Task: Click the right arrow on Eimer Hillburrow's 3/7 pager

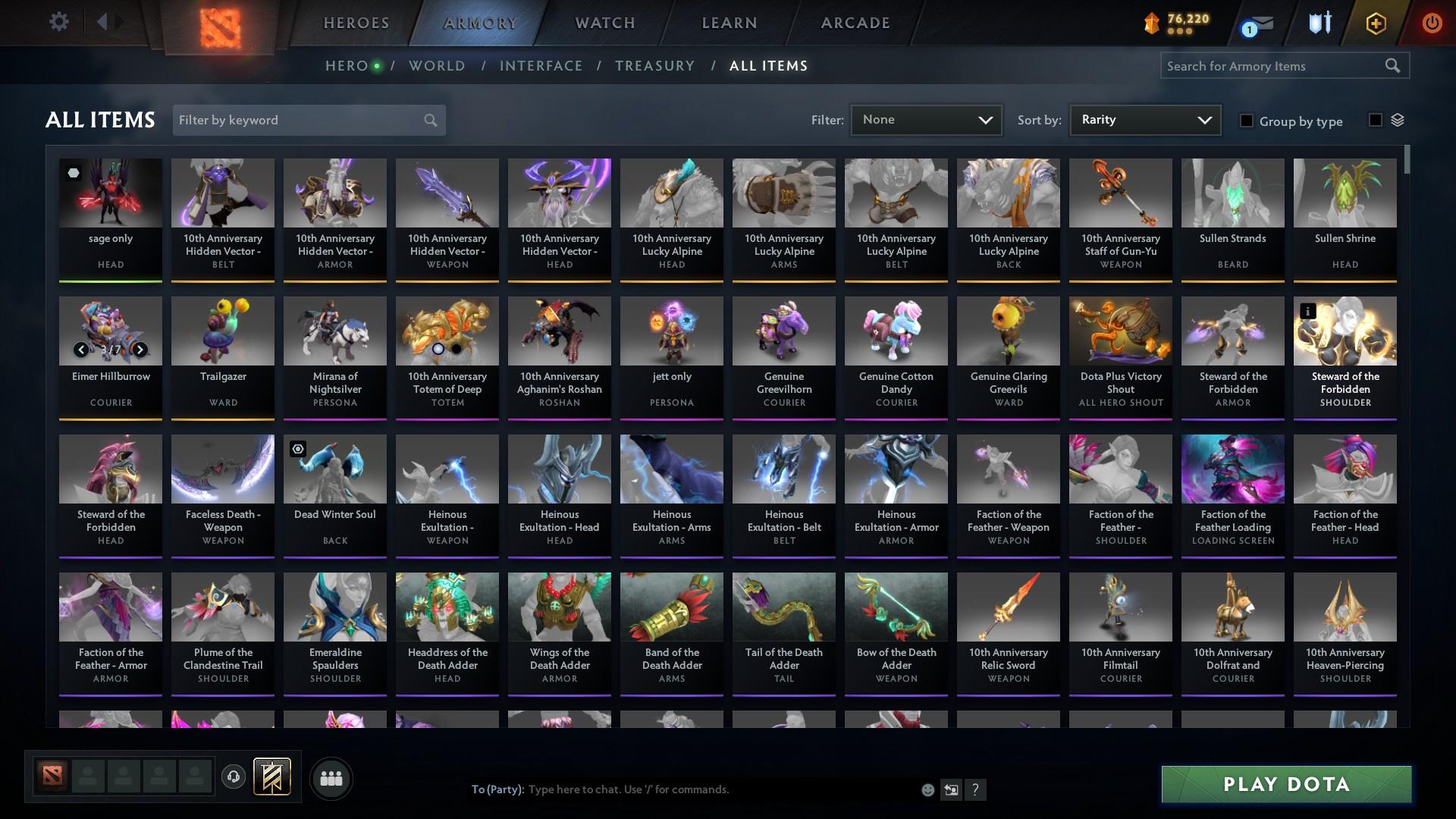Action: click(140, 350)
